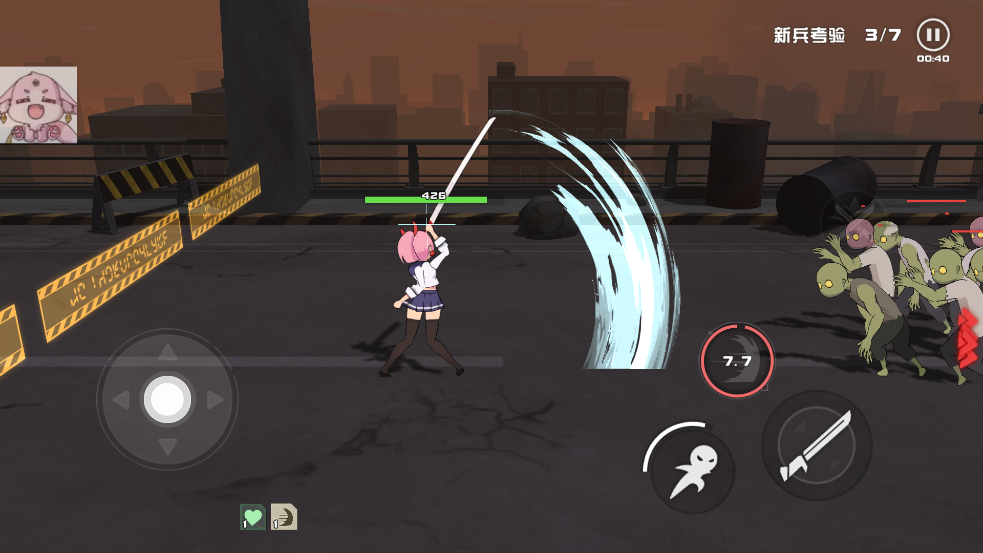Click the virtual joystick center knob
983x553 pixels.
(167, 400)
